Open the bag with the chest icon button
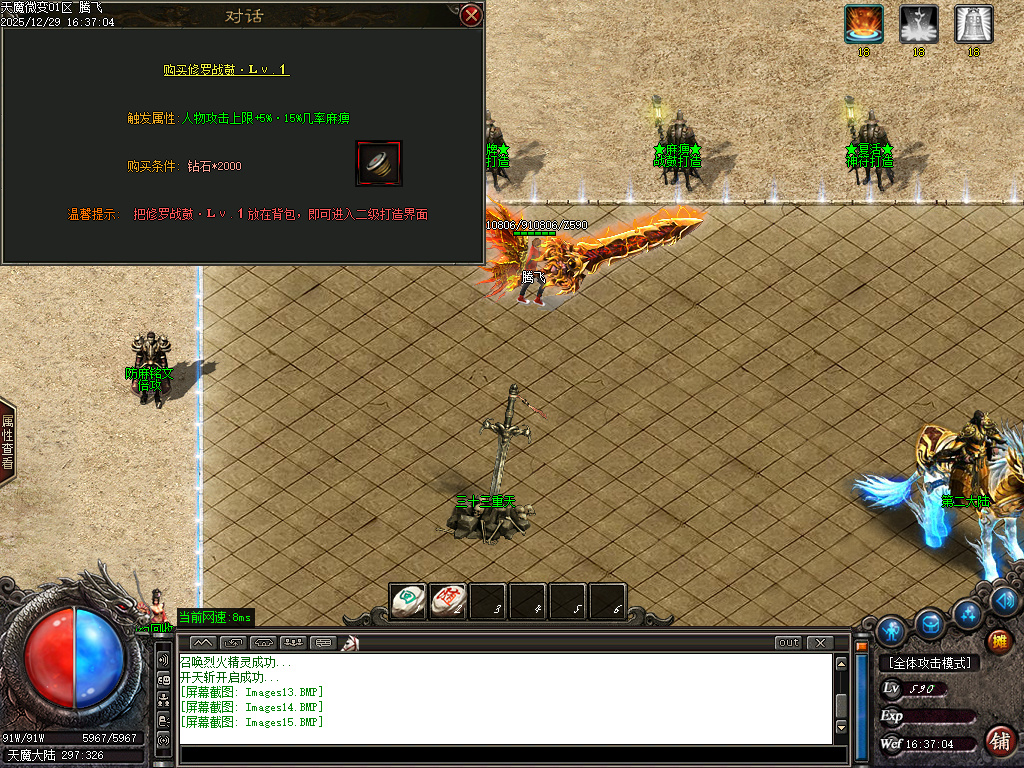1024x768 pixels. point(930,624)
